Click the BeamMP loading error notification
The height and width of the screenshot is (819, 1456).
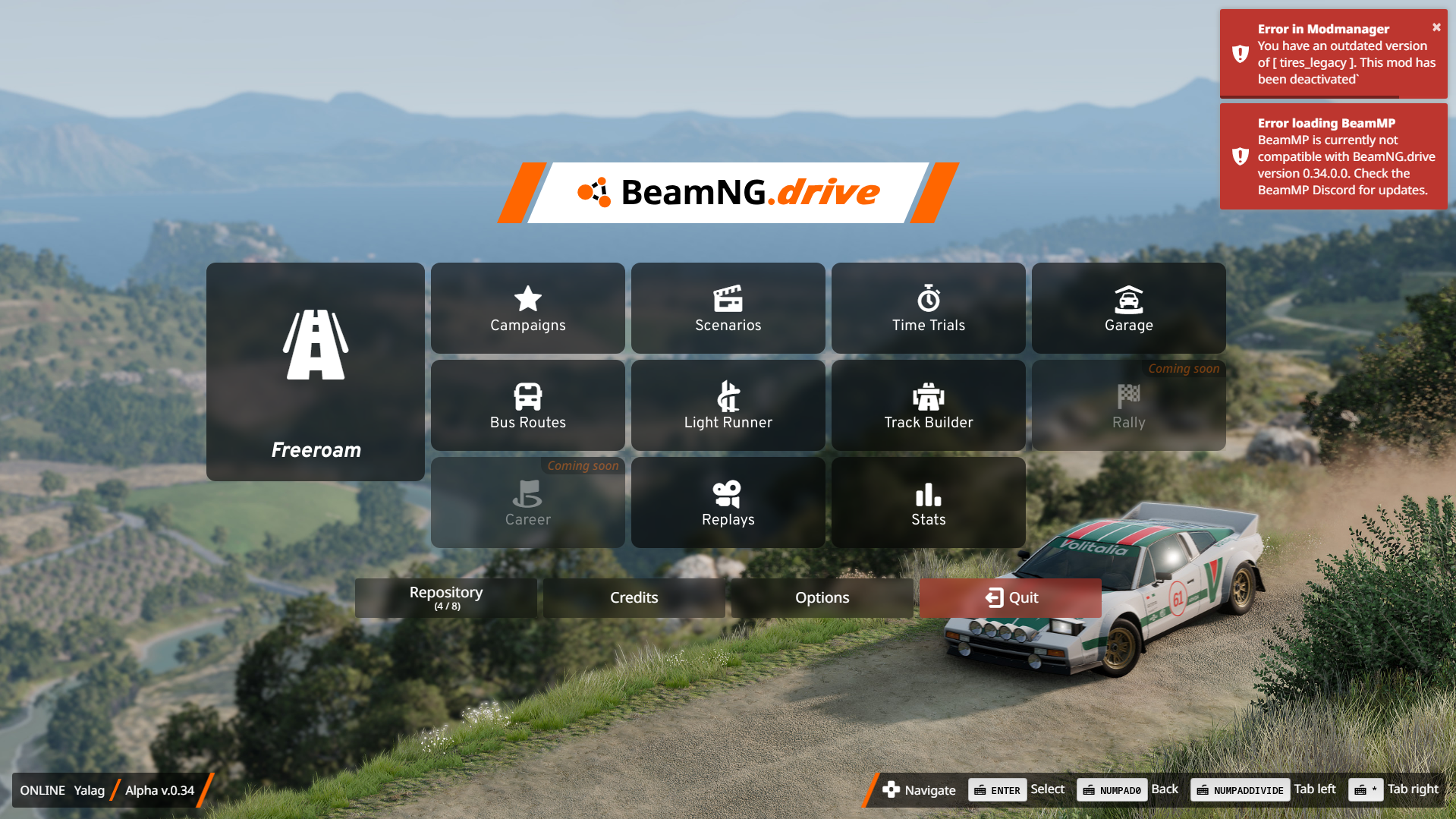[1334, 156]
